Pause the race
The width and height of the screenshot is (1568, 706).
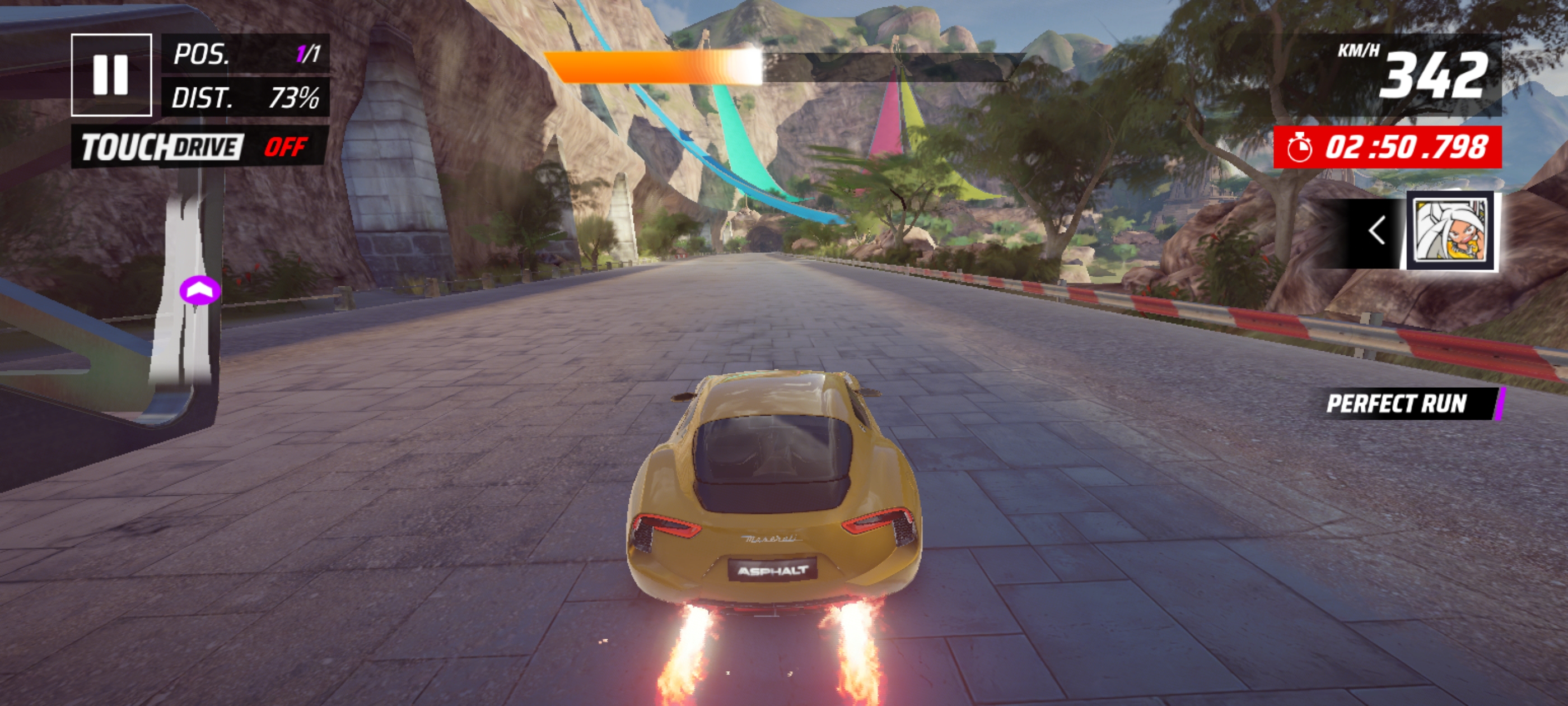click(111, 75)
